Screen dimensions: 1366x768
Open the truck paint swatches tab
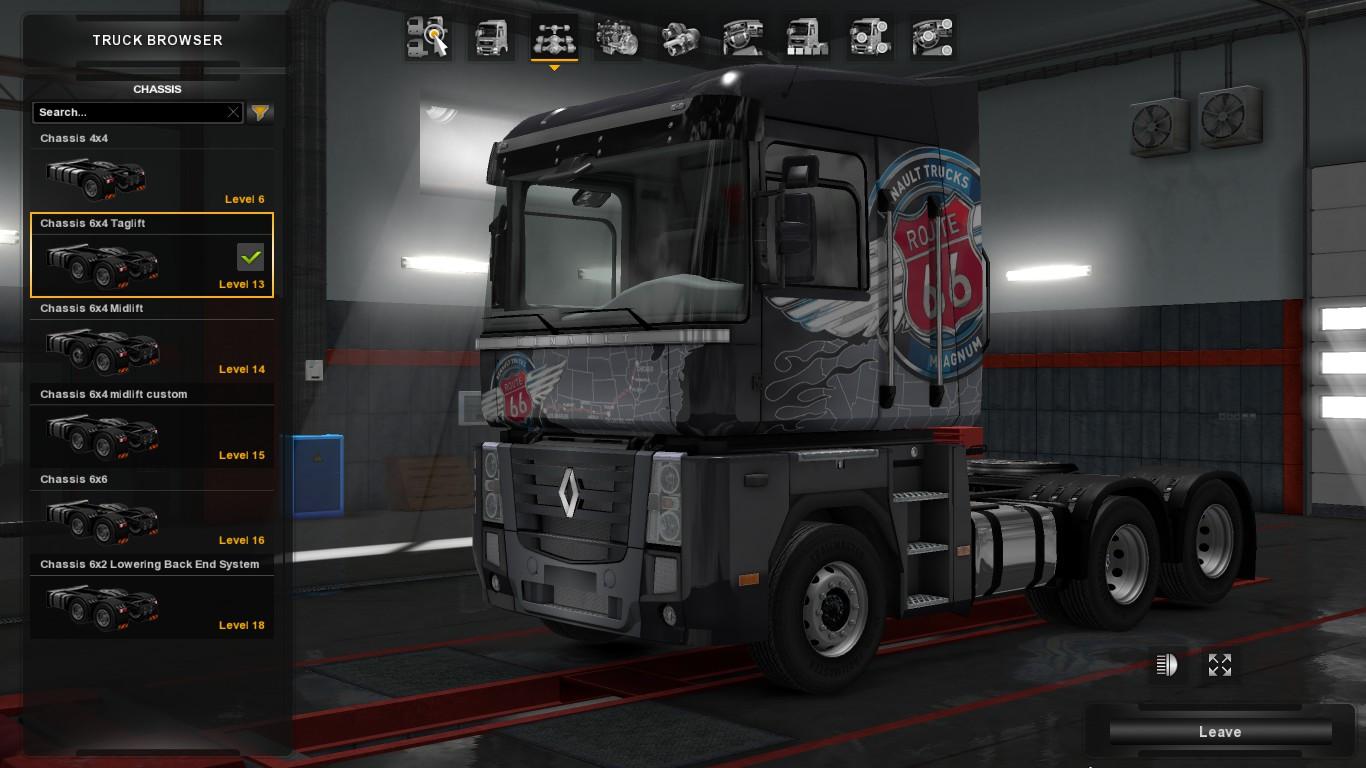pyautogui.click(x=806, y=38)
